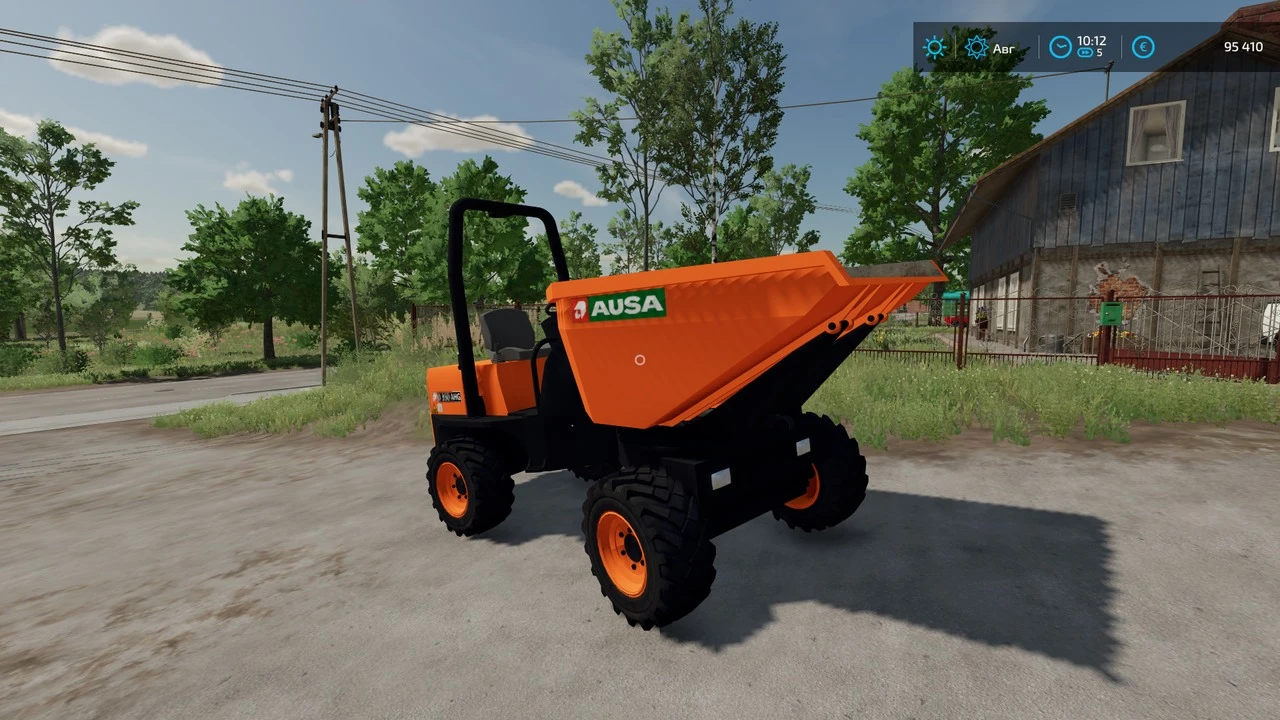Expand the money balance 95 410

pos(1243,47)
